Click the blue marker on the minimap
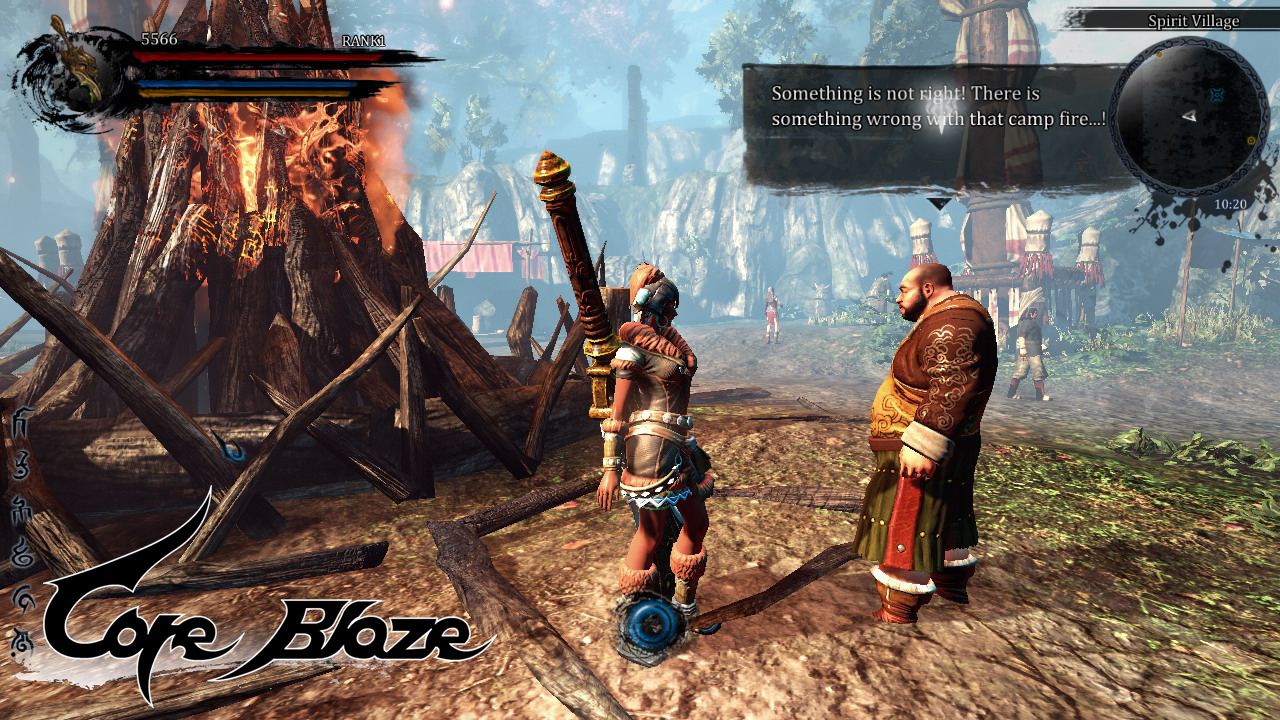The image size is (1280, 720). coord(1216,96)
